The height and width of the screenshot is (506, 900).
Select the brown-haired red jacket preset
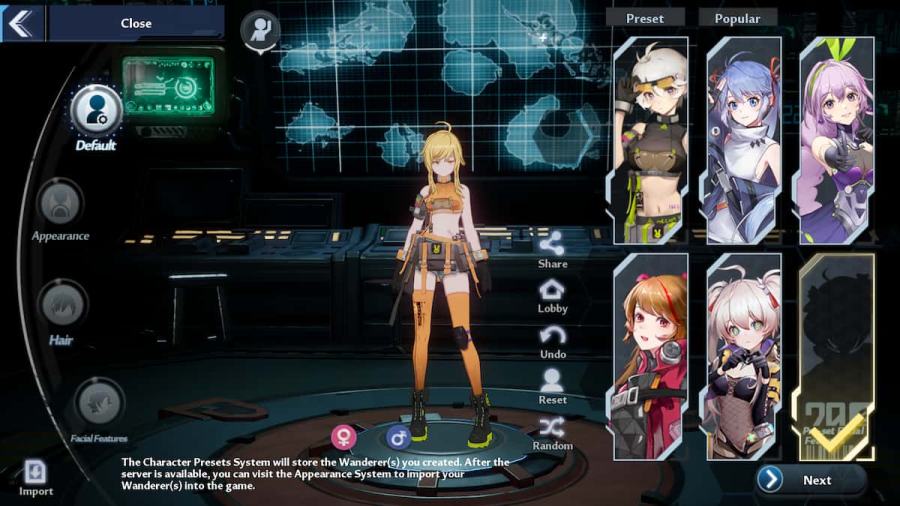click(650, 356)
